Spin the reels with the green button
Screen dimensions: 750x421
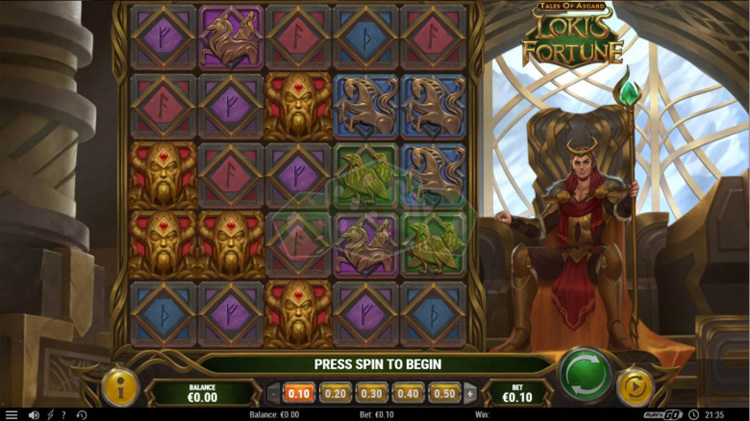tap(585, 374)
